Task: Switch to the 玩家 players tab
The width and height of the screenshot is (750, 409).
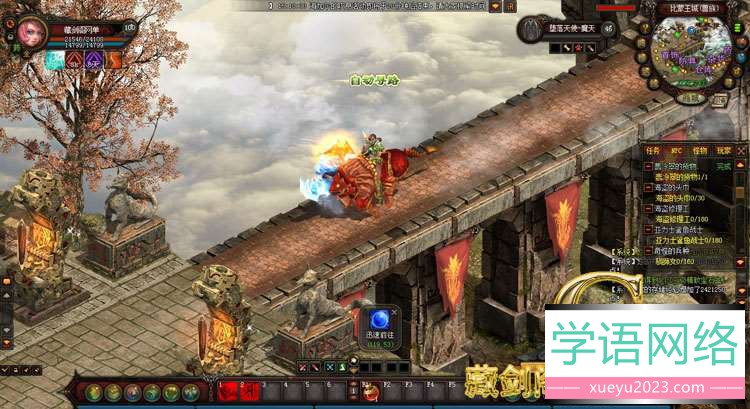Action: tap(724, 150)
